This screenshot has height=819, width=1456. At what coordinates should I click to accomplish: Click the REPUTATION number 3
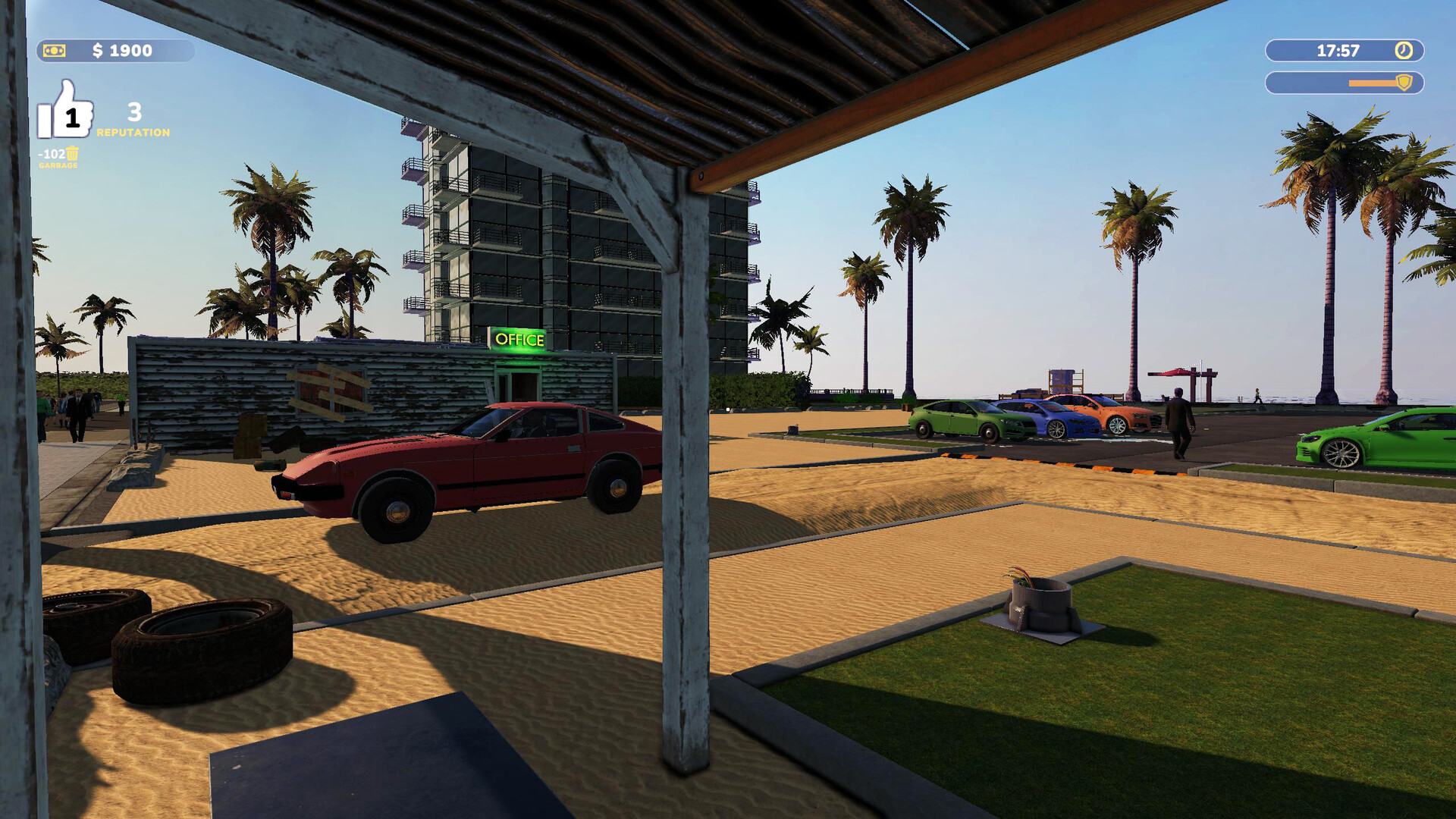(135, 112)
